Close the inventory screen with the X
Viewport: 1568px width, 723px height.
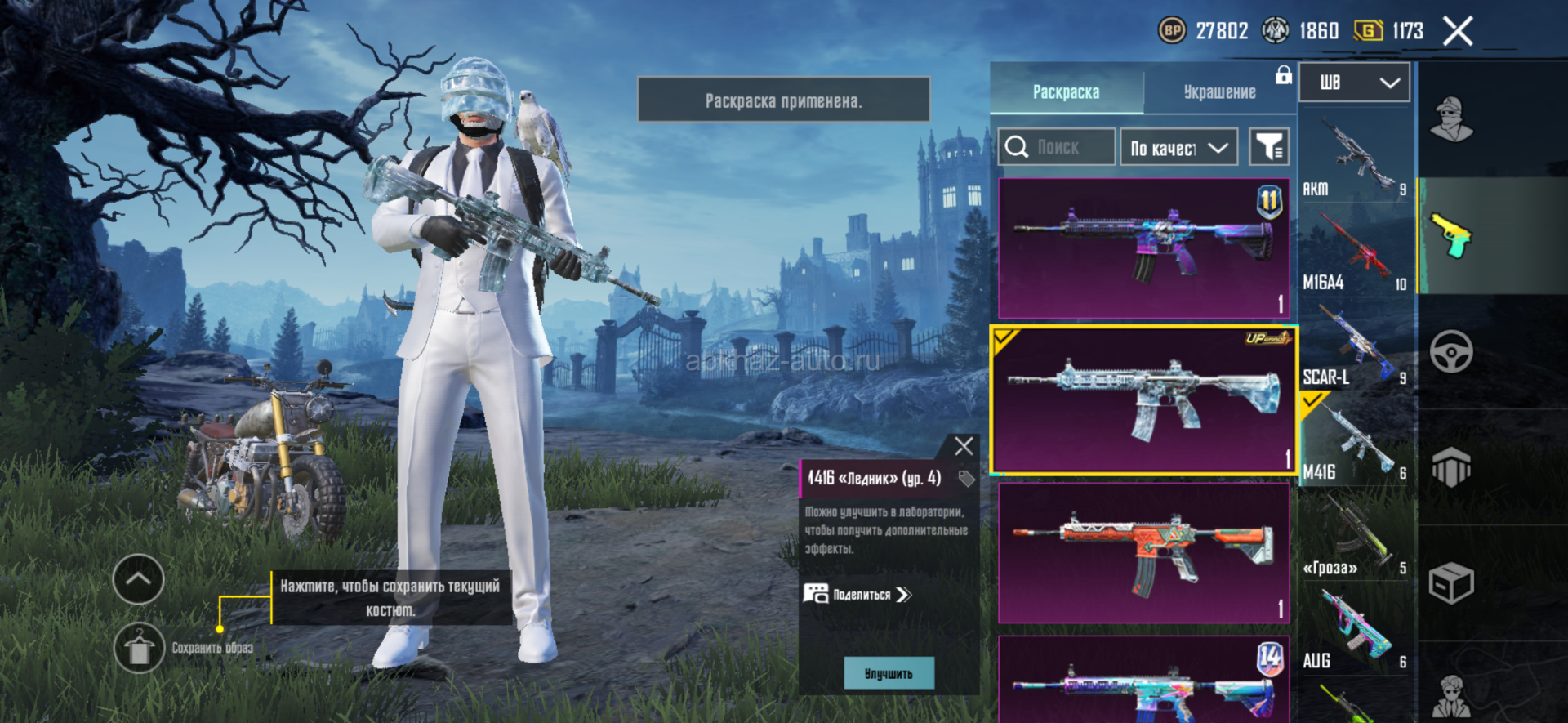pos(1457,32)
